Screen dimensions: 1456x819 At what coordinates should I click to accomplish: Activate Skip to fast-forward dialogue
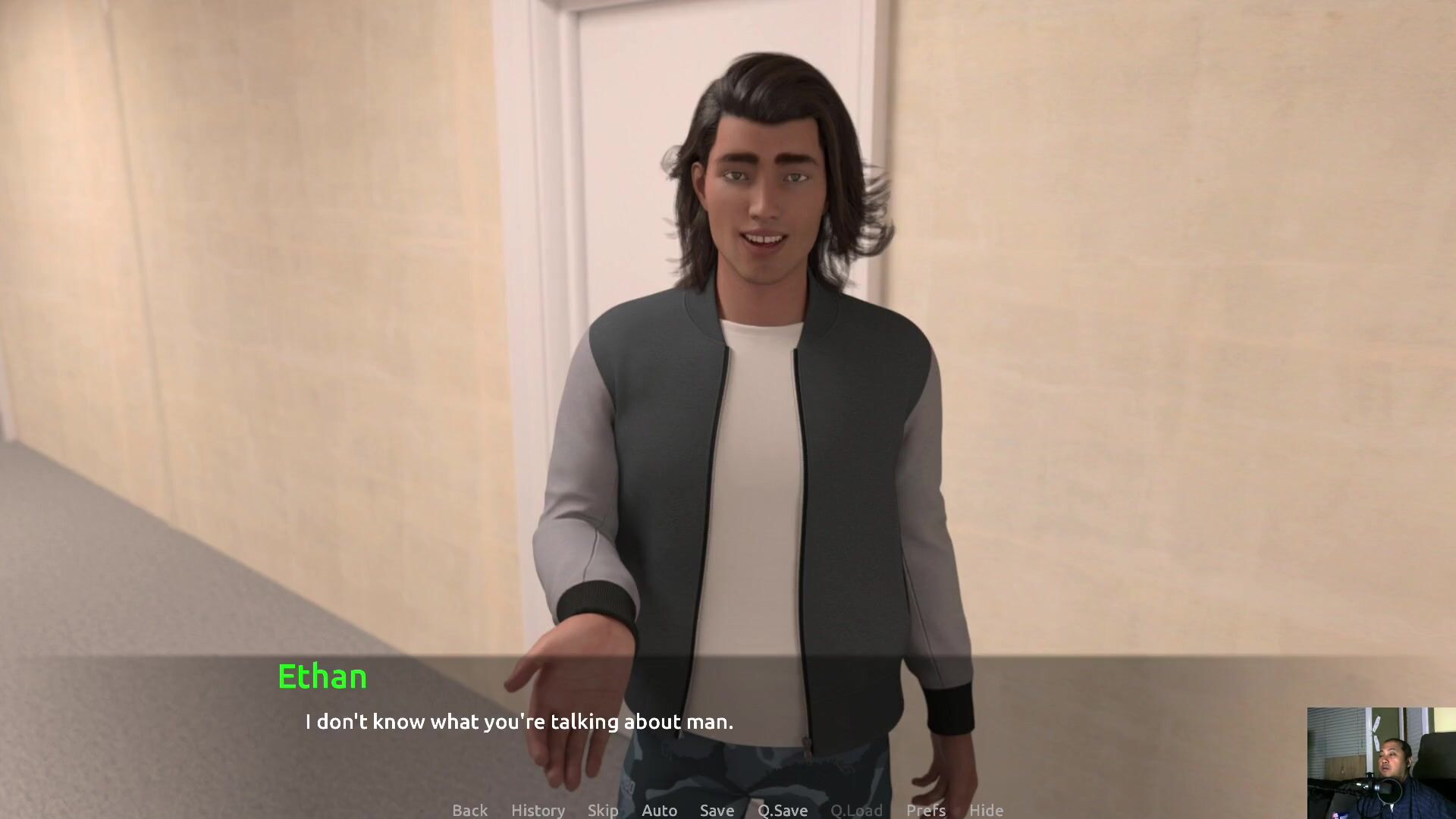603,810
